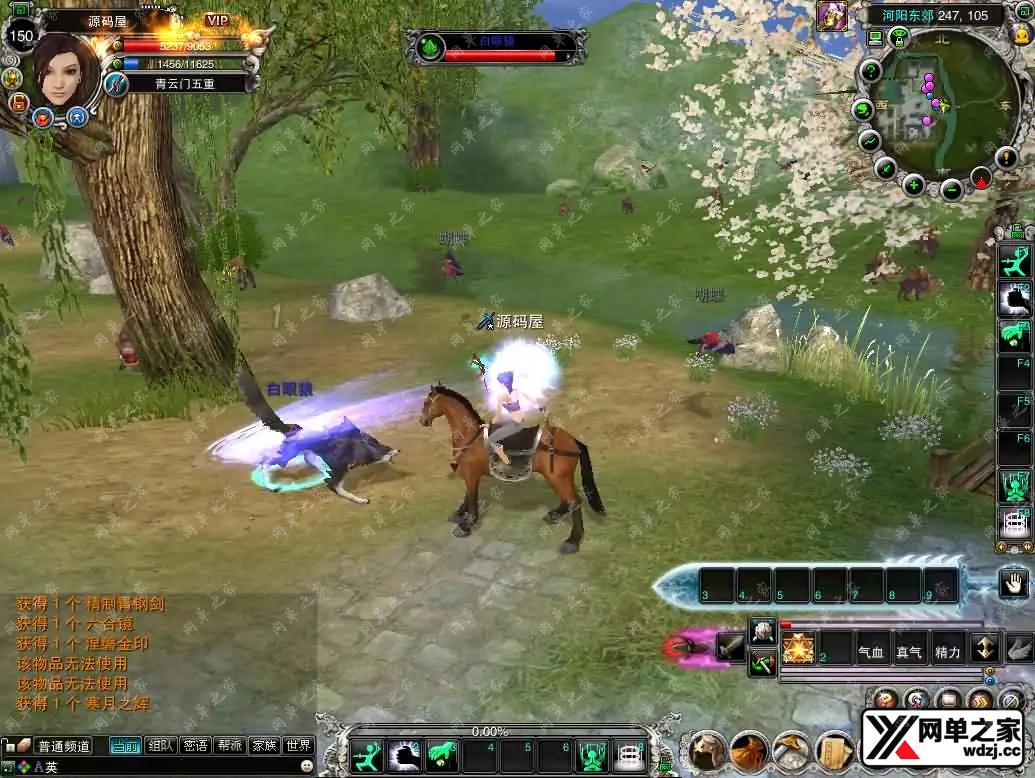
Task: Click the white hand cursor icon
Action: point(1015,582)
